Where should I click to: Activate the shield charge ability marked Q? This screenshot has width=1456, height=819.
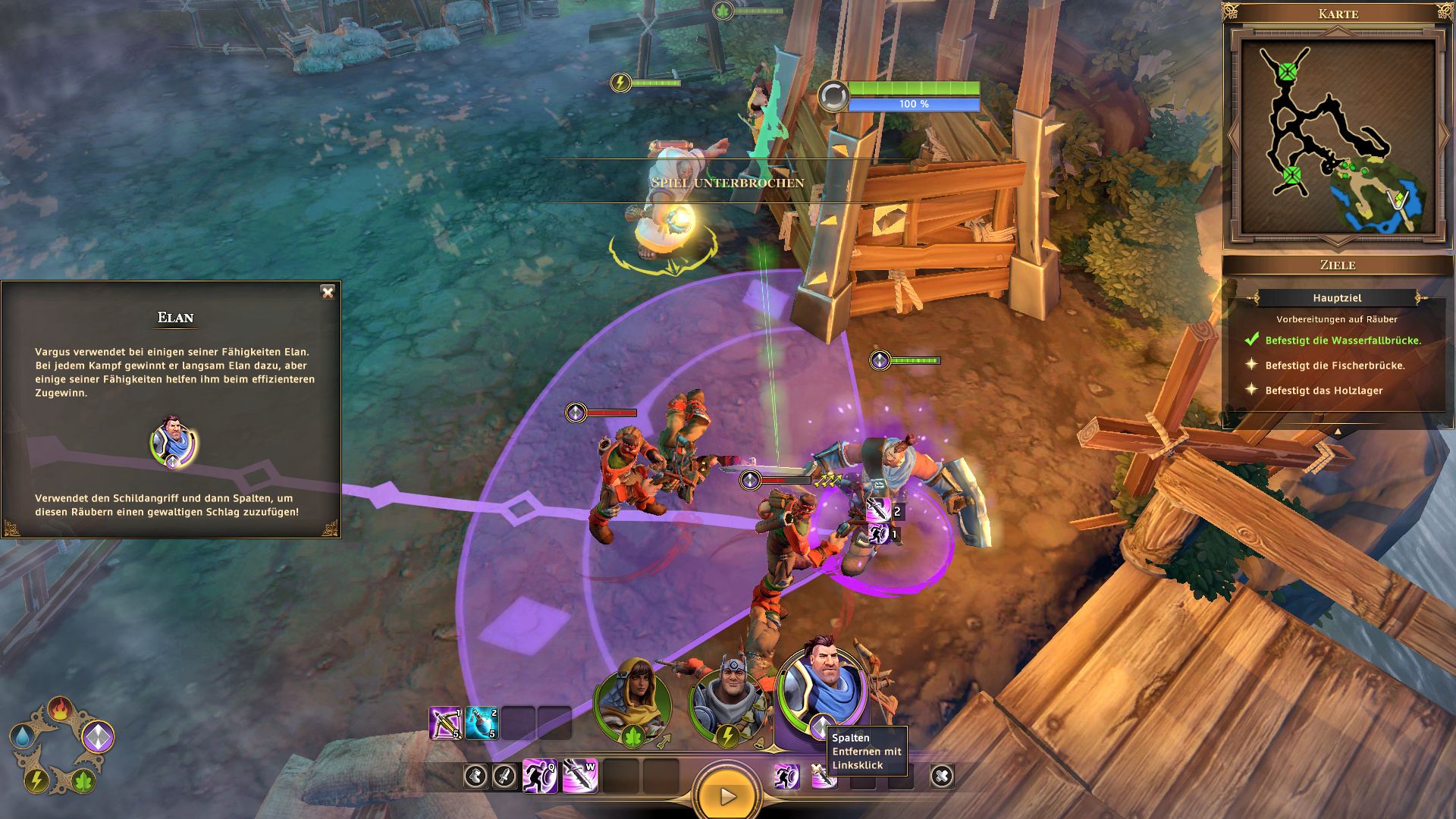(x=540, y=776)
